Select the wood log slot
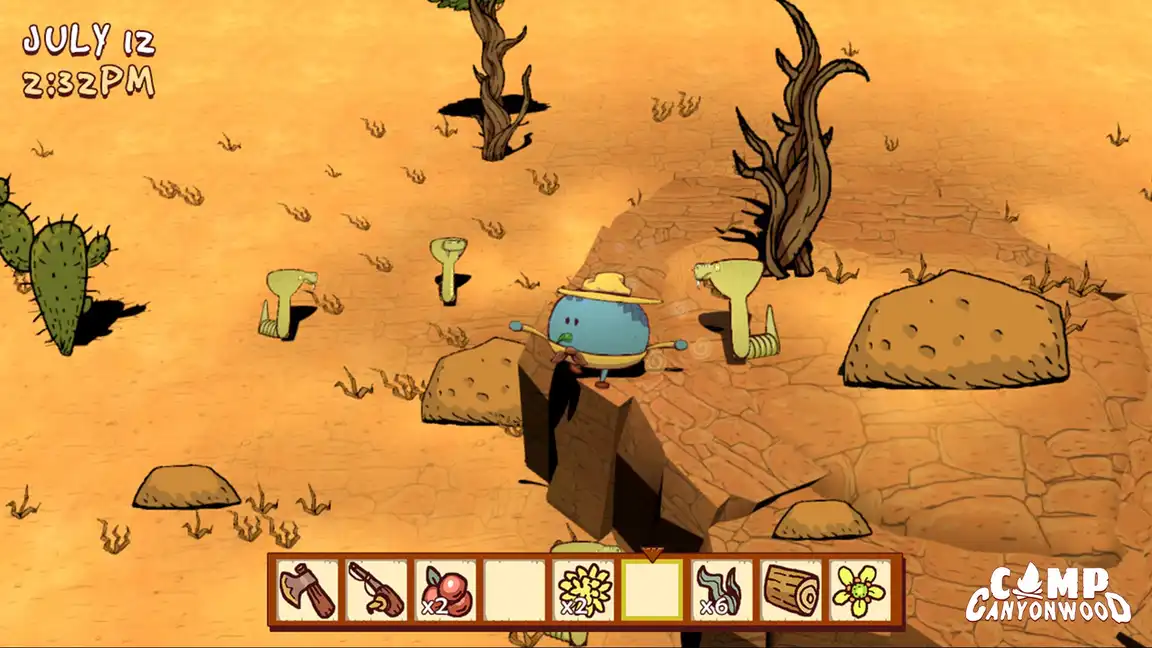 point(791,590)
